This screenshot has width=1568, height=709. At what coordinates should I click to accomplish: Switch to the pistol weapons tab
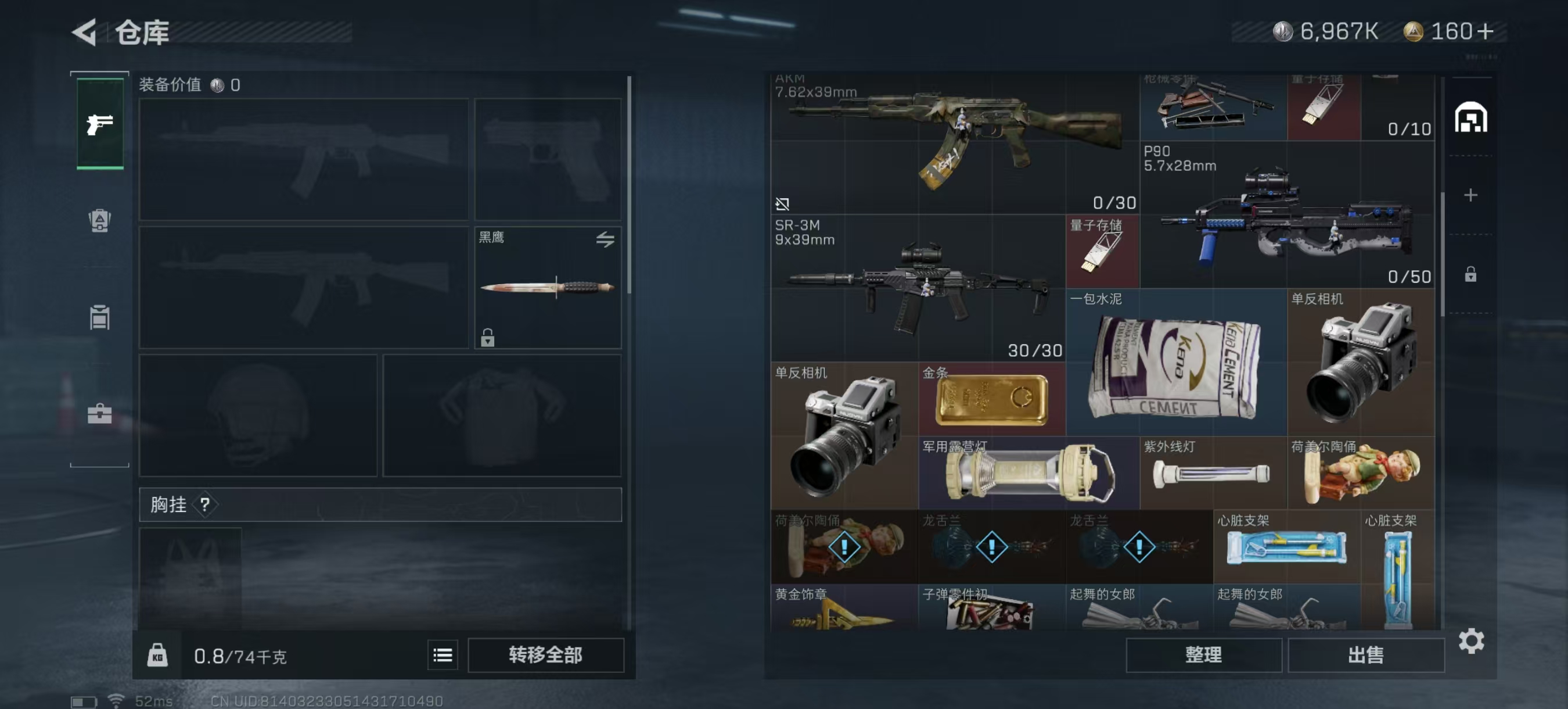(x=100, y=124)
